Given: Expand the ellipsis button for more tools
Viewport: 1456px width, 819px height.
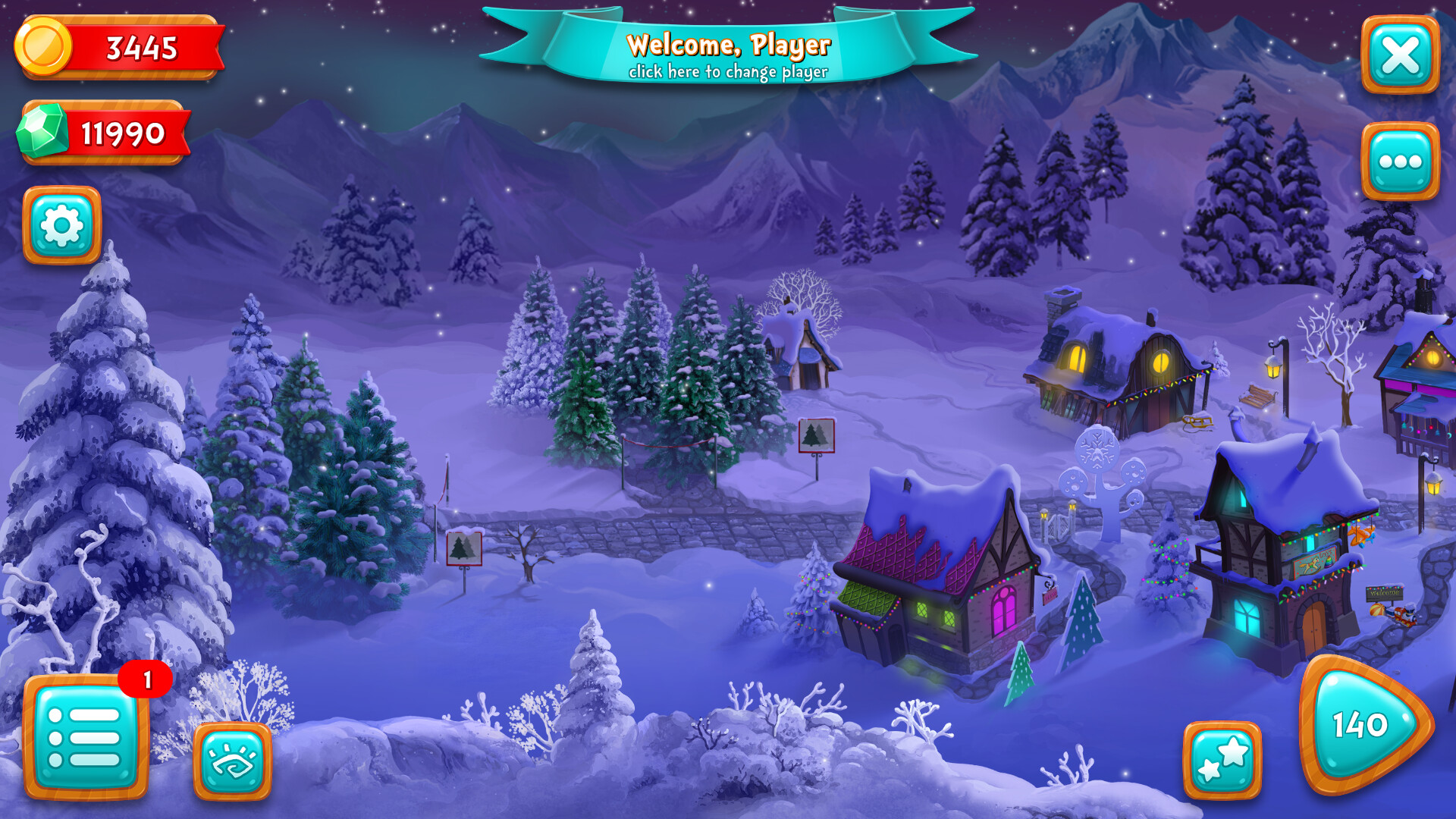Looking at the screenshot, I should coord(1400,158).
